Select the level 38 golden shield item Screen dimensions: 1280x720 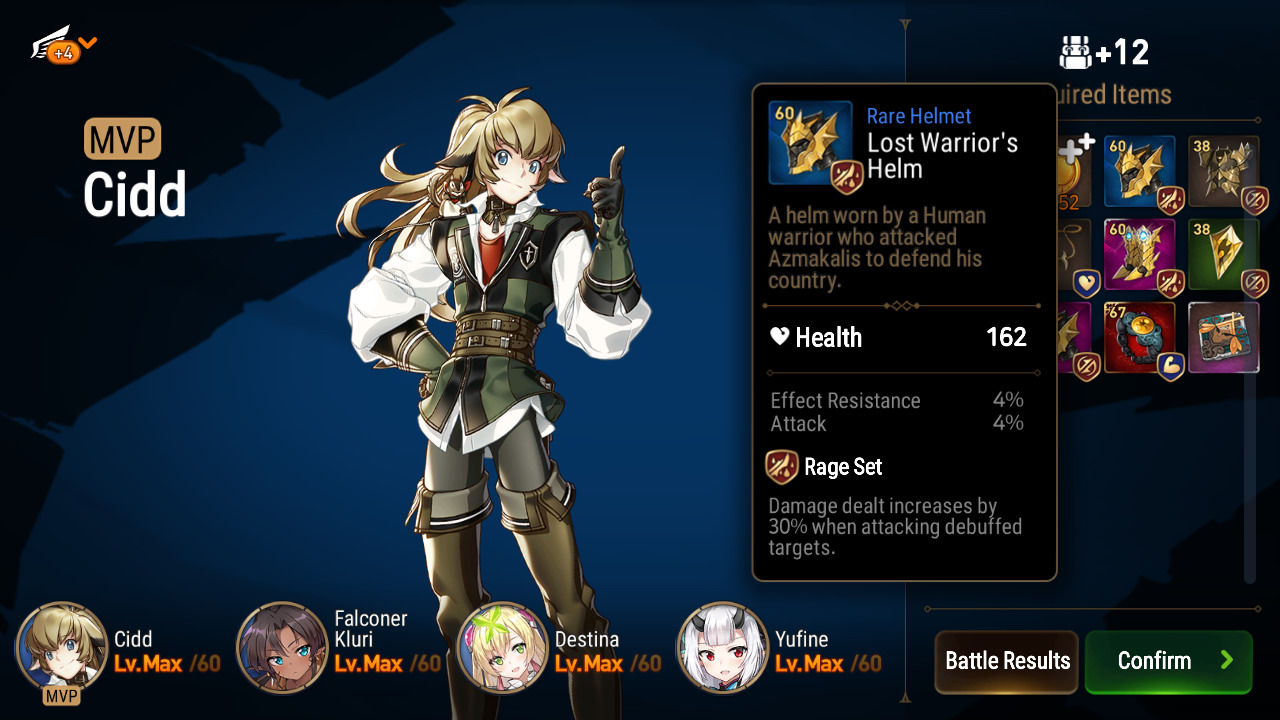pos(1223,255)
